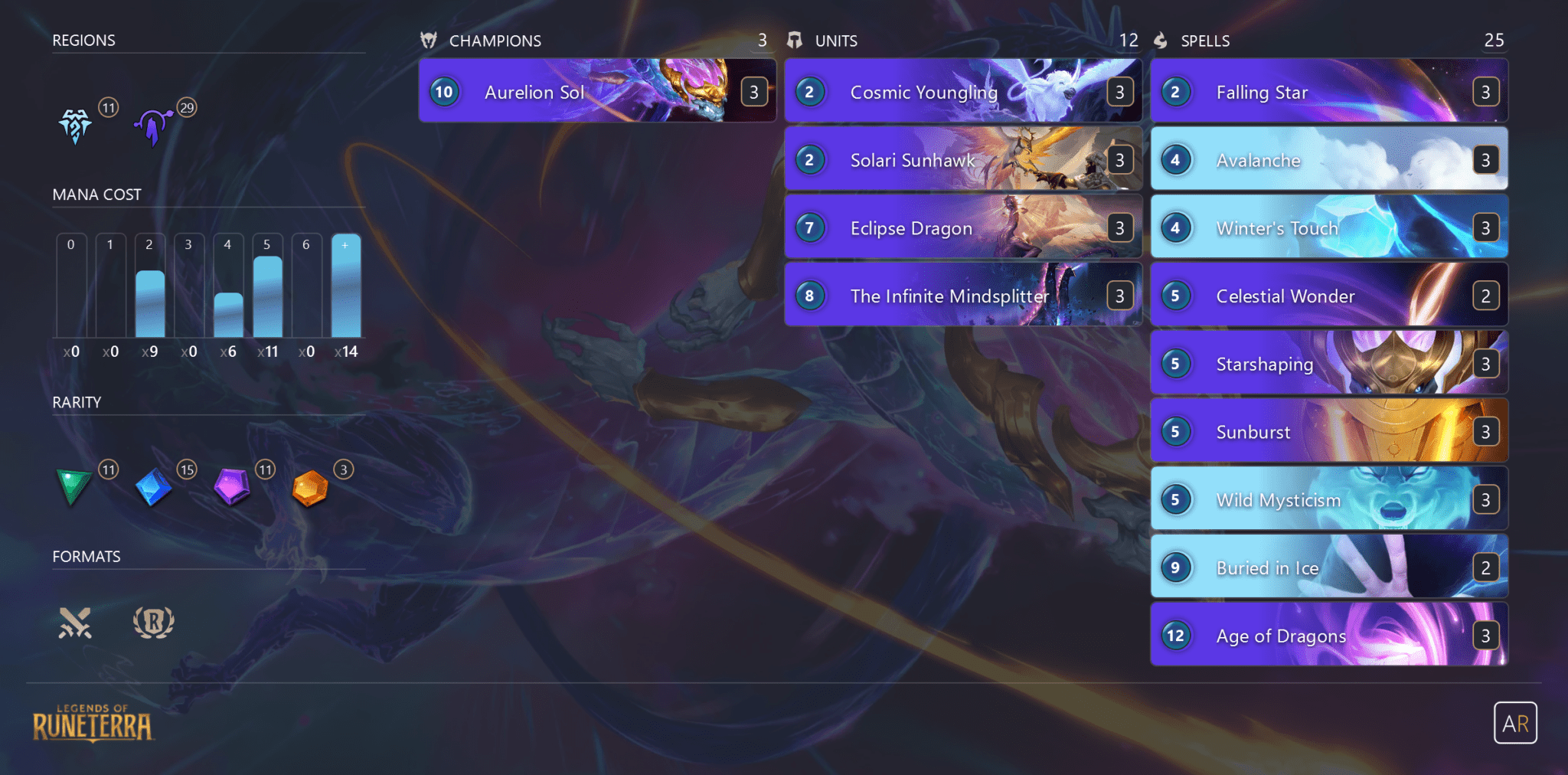
Task: Open the Aurelion Sol champion card
Action: pyautogui.click(x=597, y=91)
